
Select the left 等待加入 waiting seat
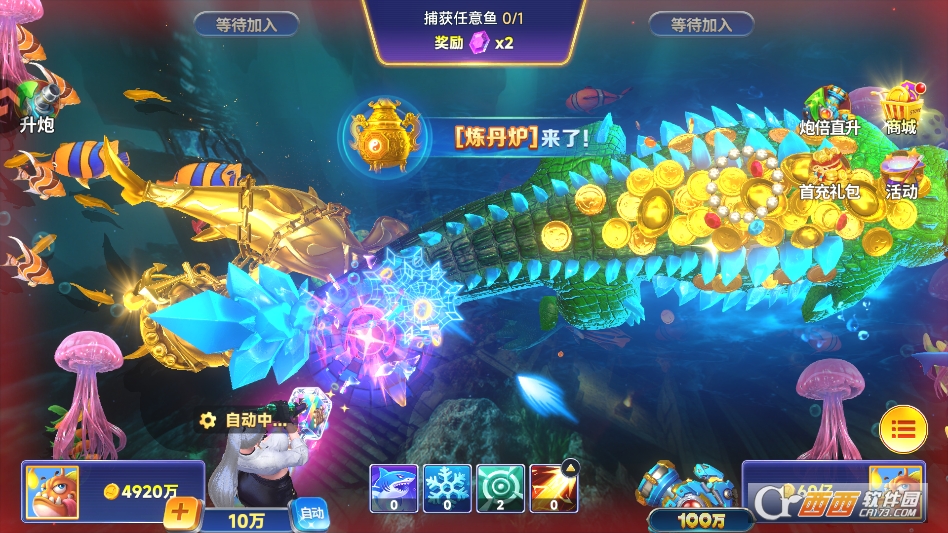coord(246,24)
